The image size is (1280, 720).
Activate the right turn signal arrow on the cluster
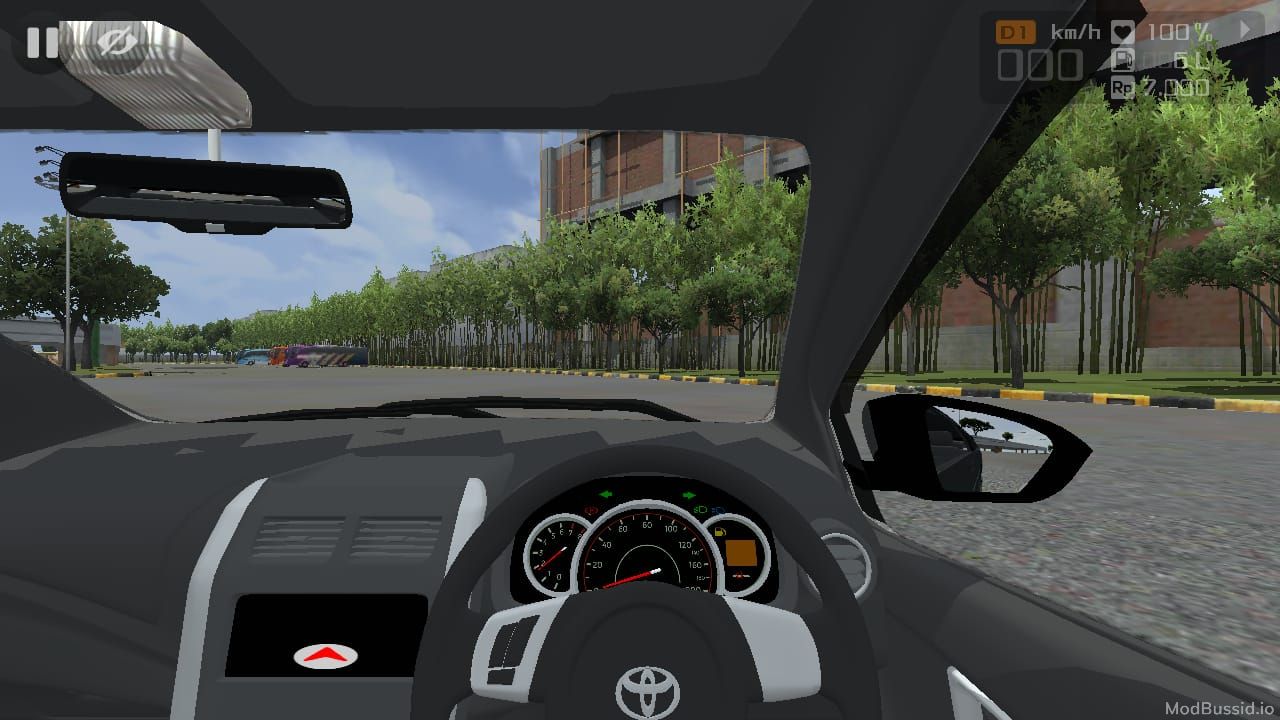pyautogui.click(x=687, y=494)
